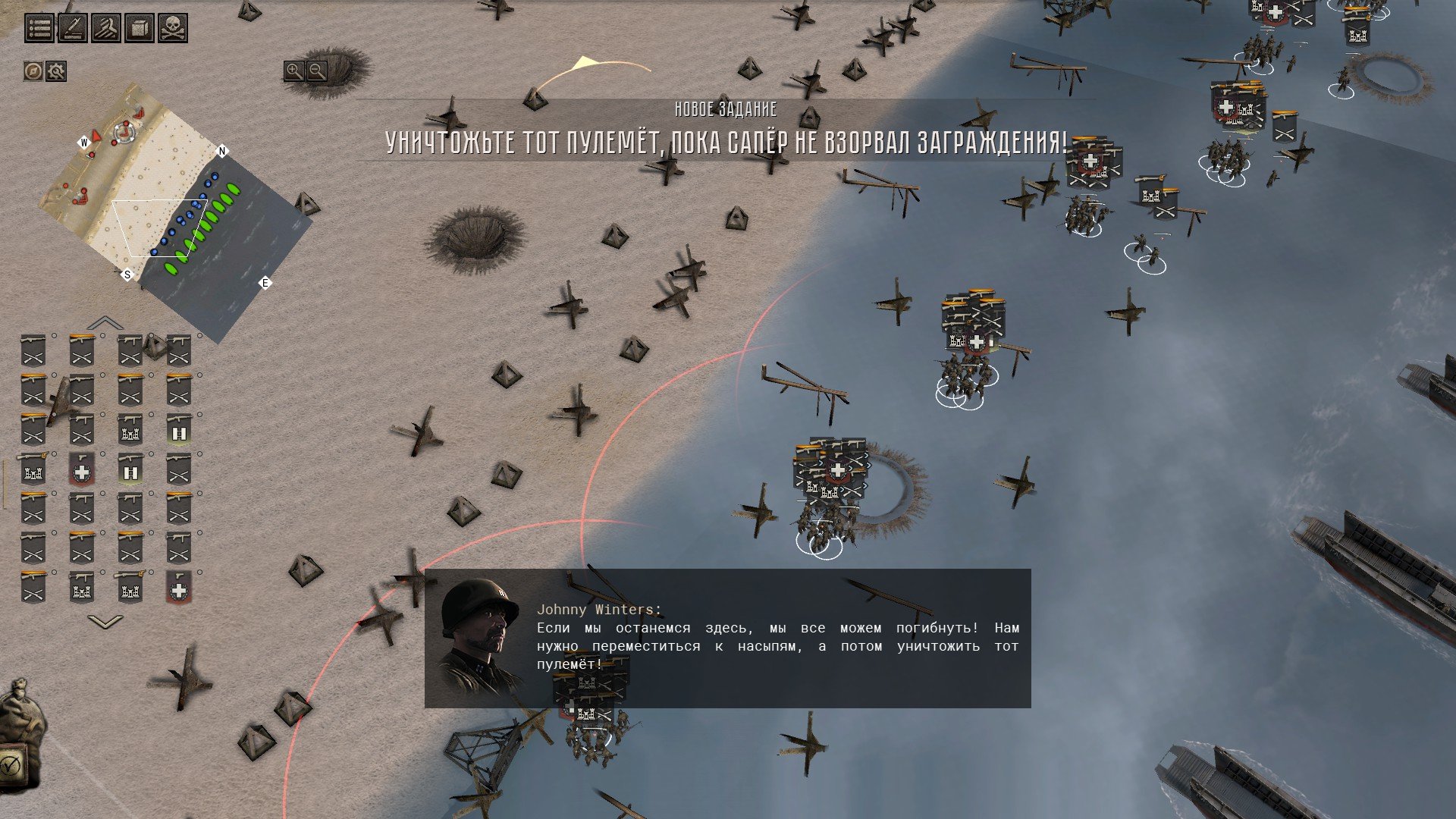Viewport: 1456px width, 819px height.
Task: Select the striped hanger camouflage icon
Action: click(x=106, y=29)
